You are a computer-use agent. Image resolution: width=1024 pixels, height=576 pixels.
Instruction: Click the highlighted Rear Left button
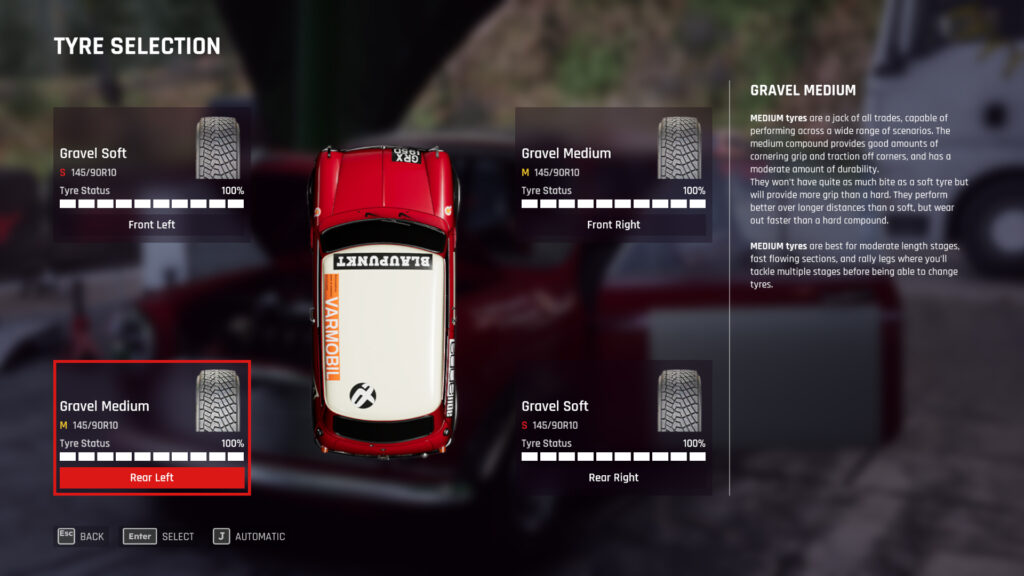click(152, 478)
